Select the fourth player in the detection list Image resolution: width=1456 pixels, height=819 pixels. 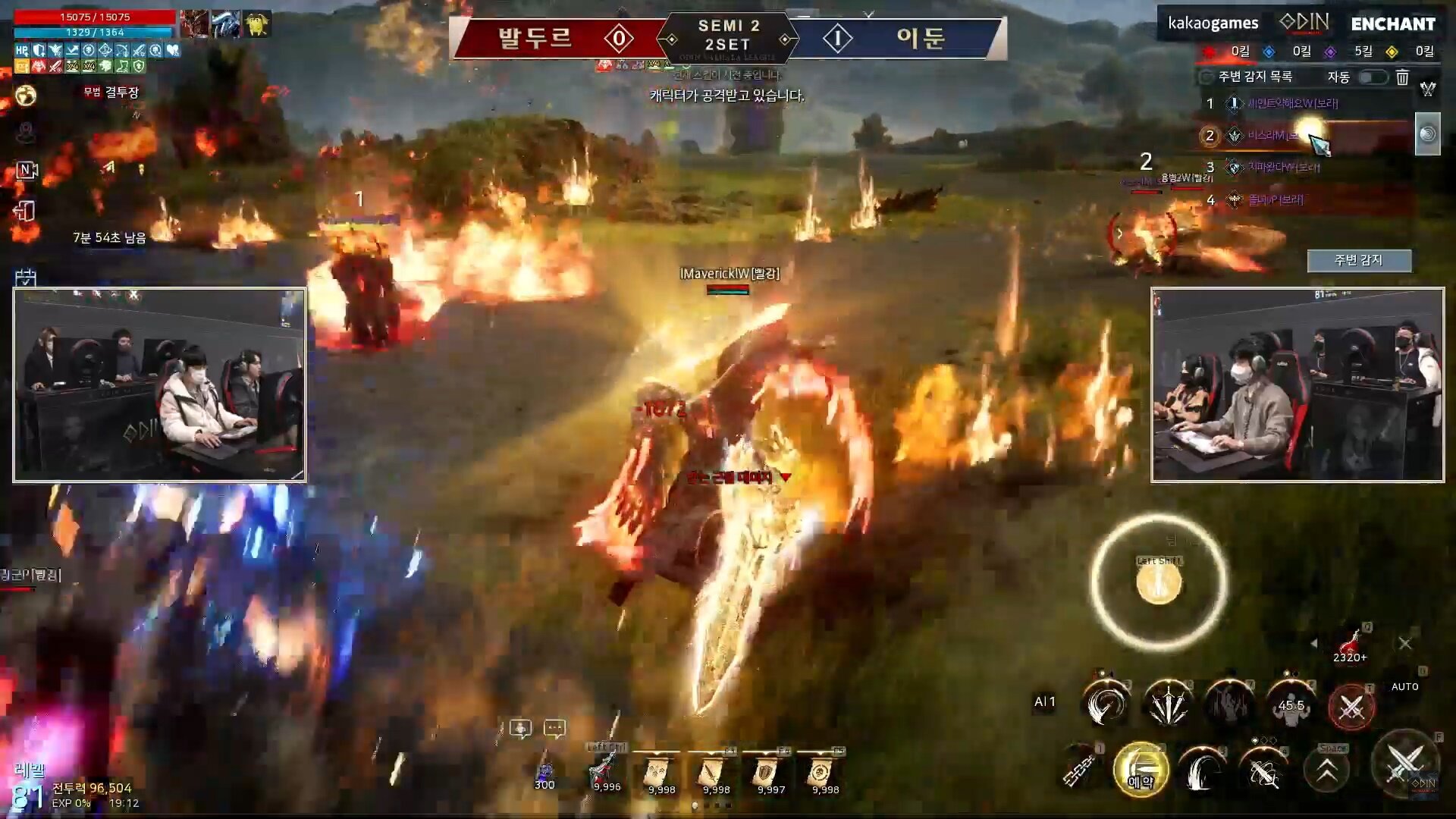point(1276,200)
